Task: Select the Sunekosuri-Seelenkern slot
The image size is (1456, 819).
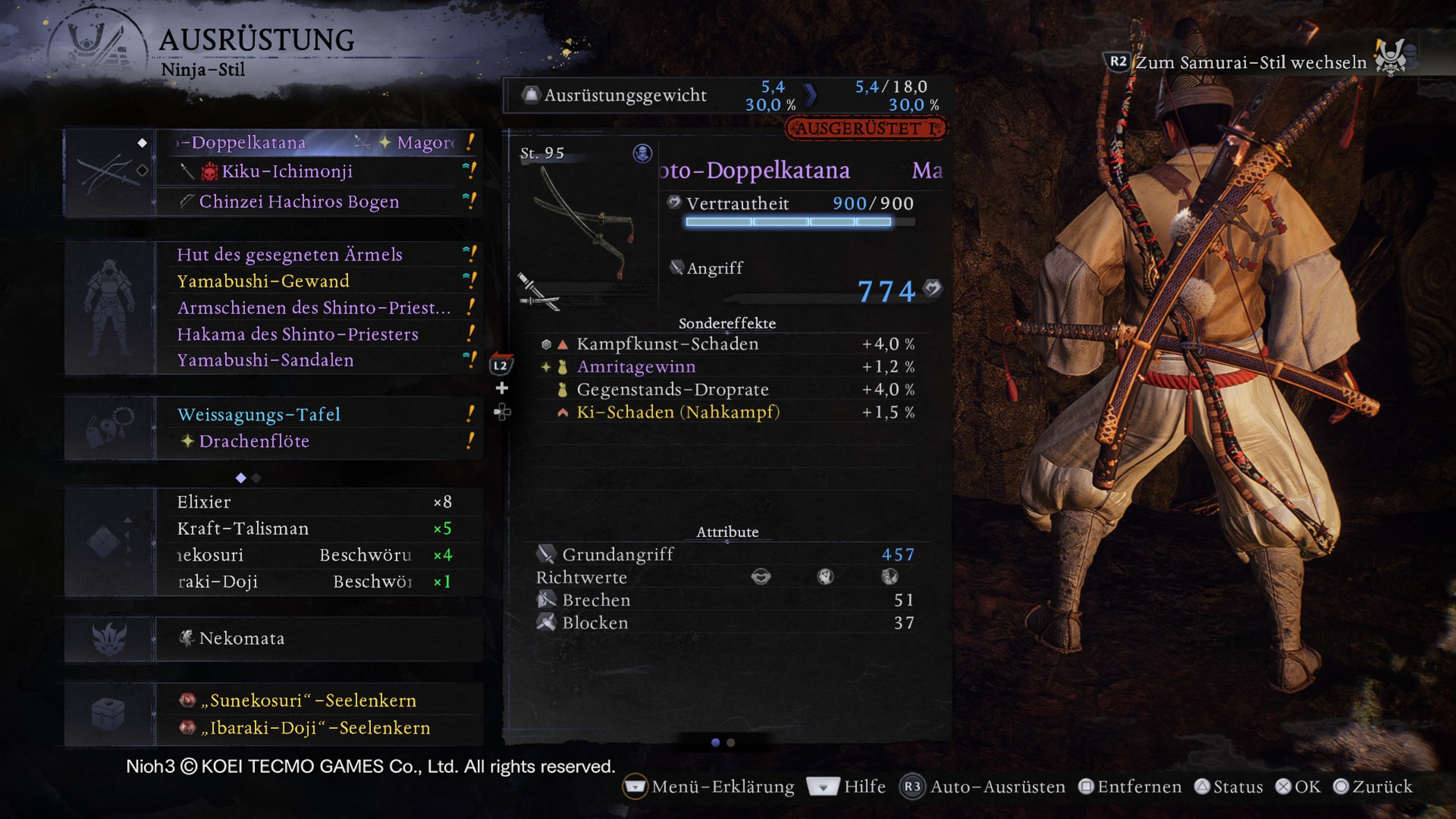Action: tap(318, 700)
